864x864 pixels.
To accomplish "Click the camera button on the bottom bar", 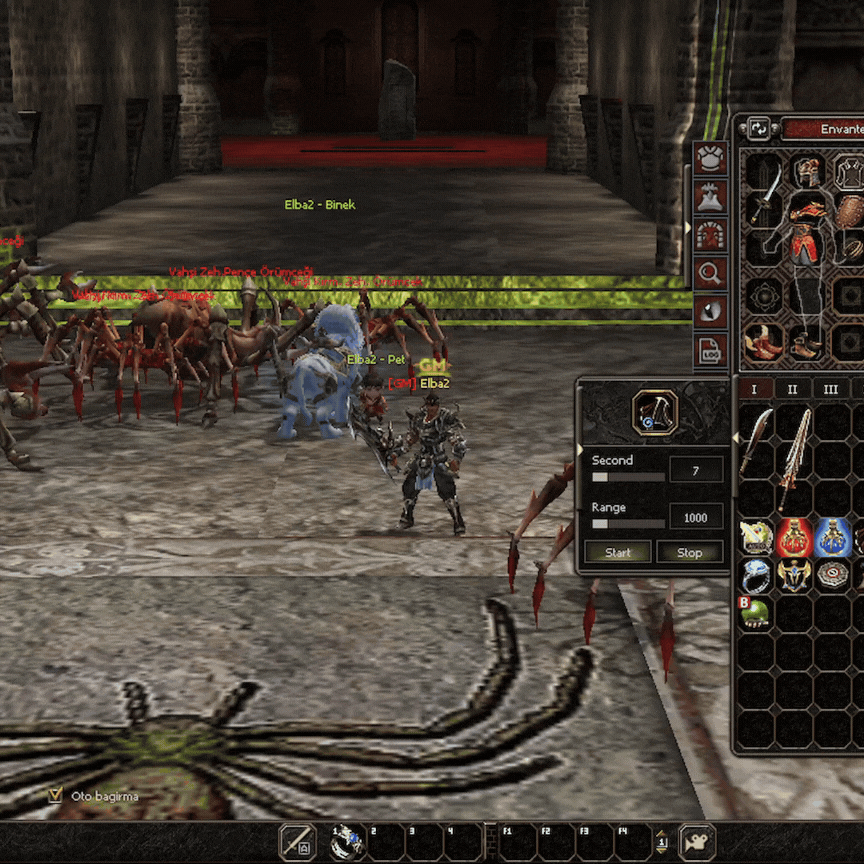I will [x=696, y=842].
